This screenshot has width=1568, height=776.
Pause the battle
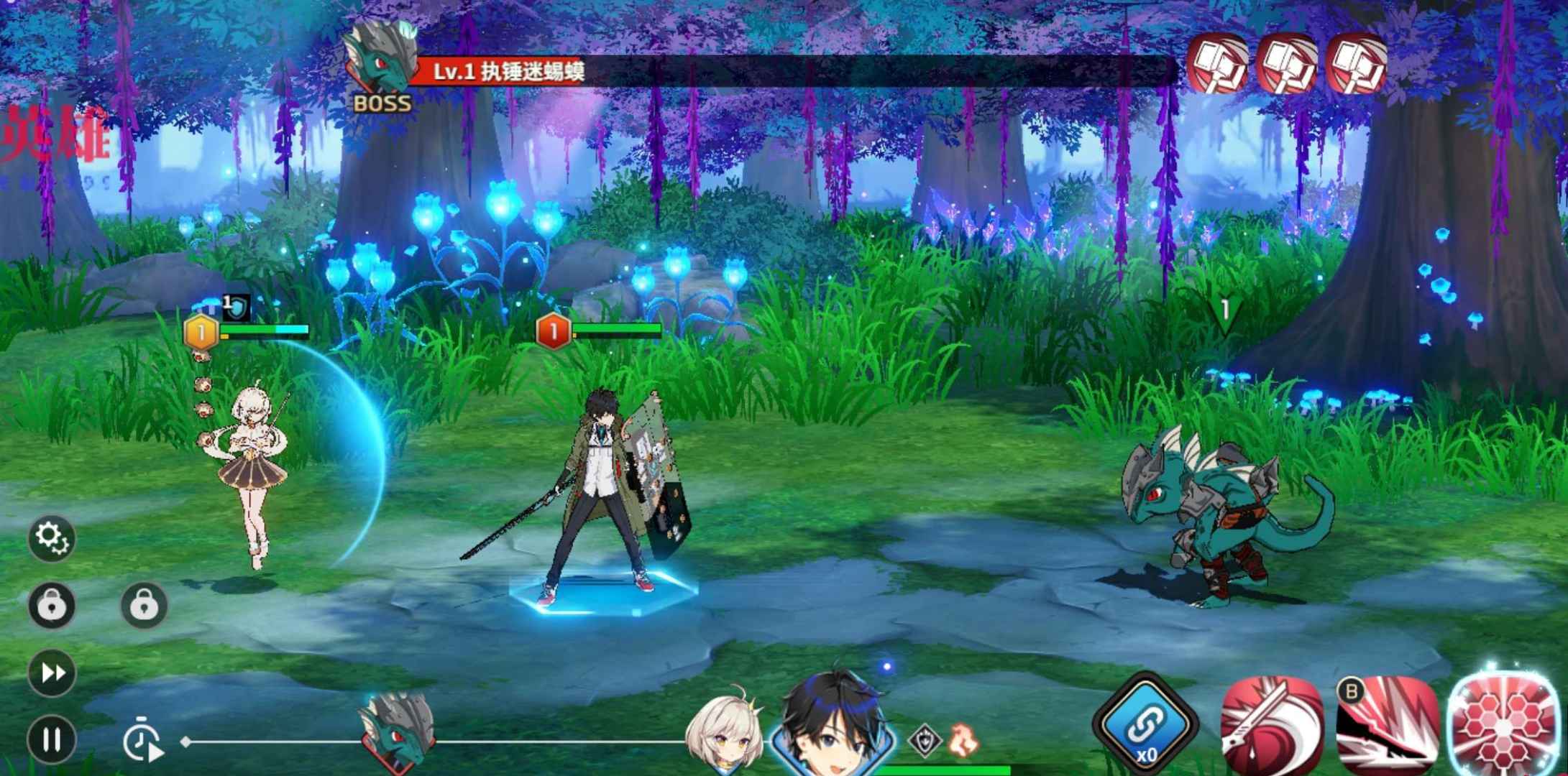(x=52, y=739)
